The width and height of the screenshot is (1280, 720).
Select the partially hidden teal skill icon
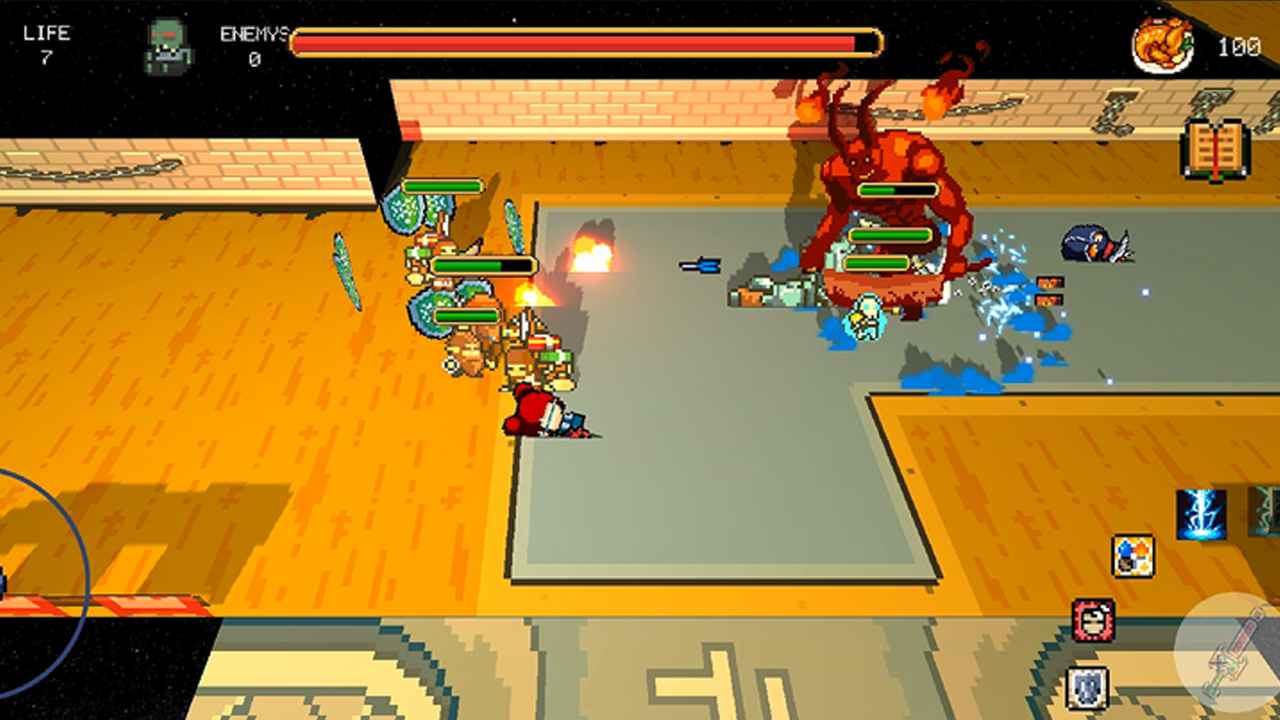point(1266,511)
